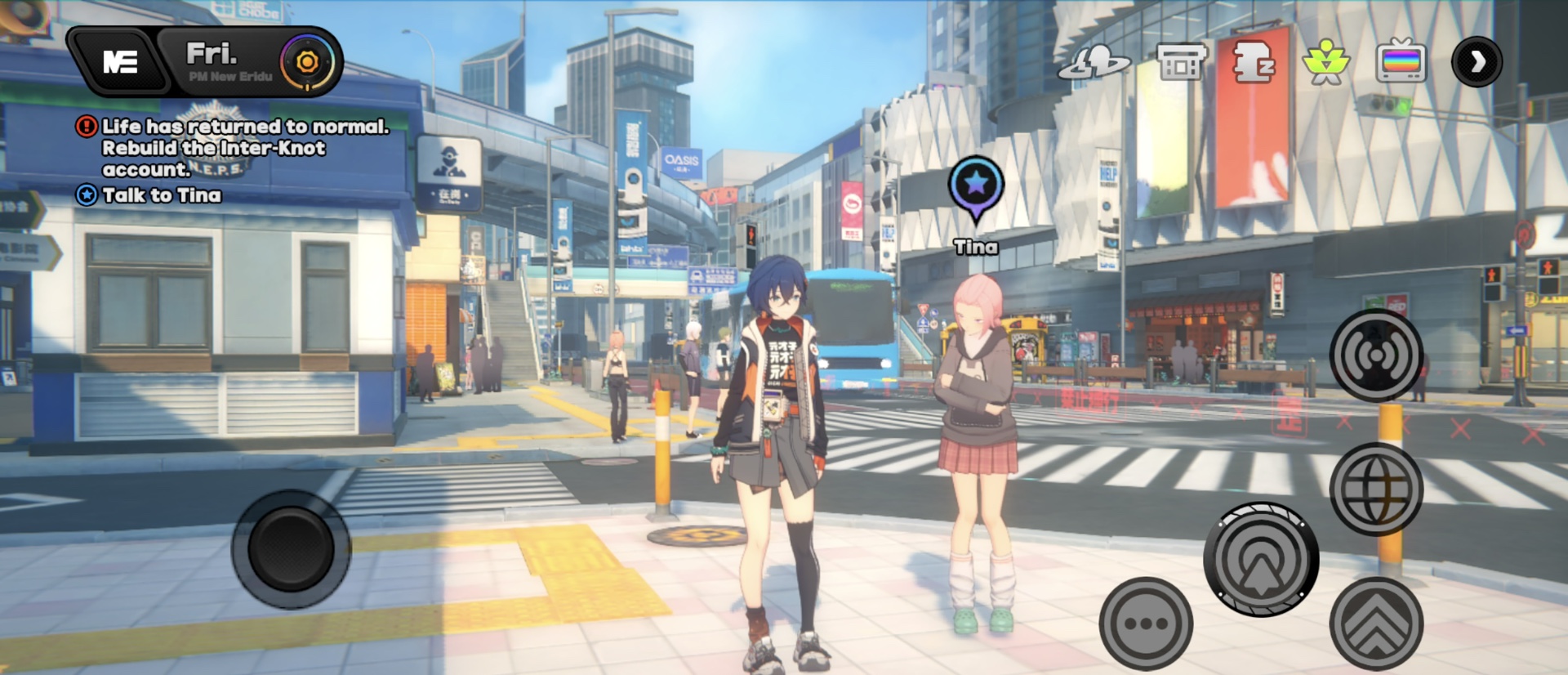This screenshot has height=675, width=1568.
Task: Open the ME profile menu
Action: (119, 62)
